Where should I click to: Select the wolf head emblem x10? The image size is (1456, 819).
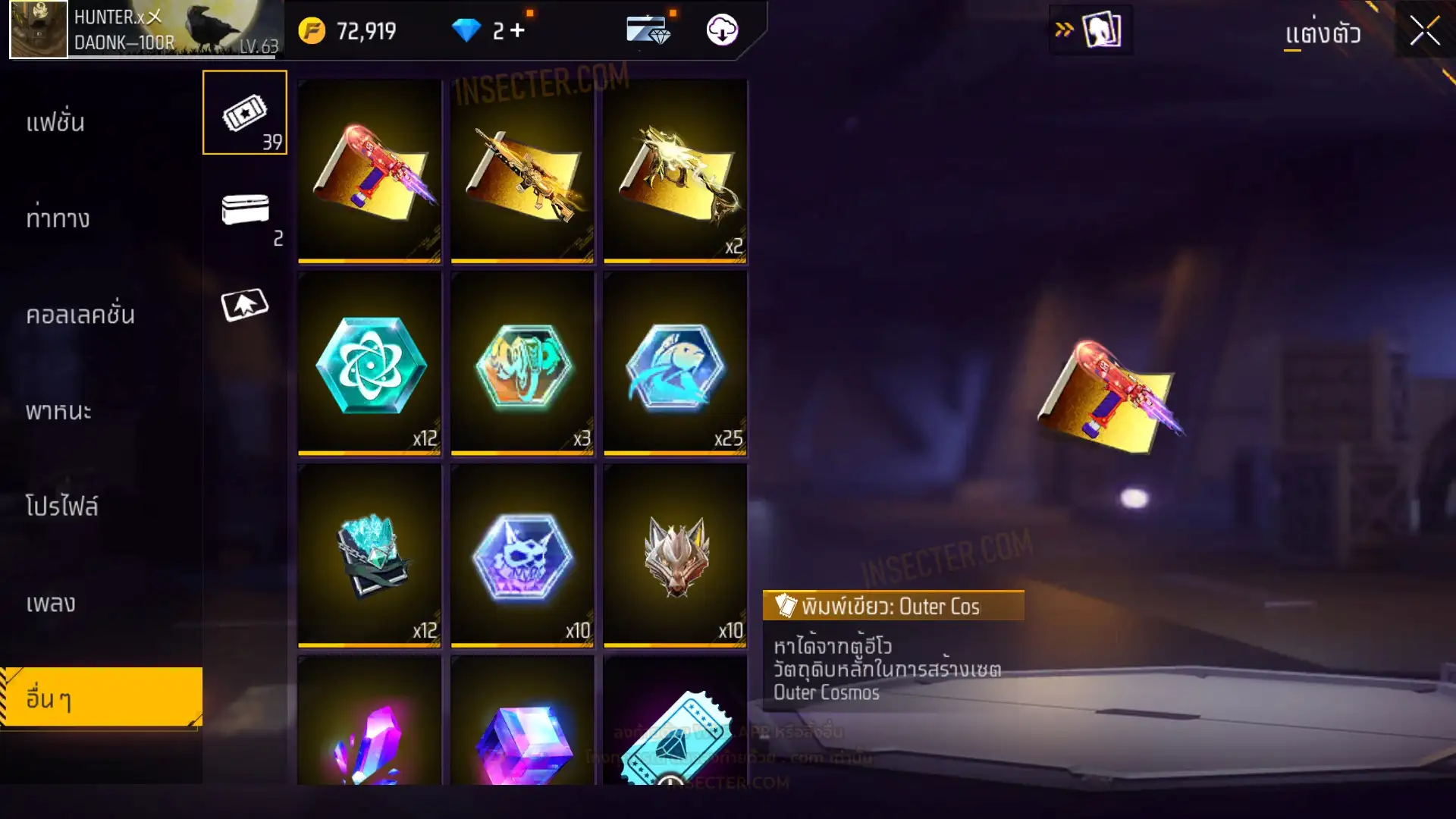(675, 556)
